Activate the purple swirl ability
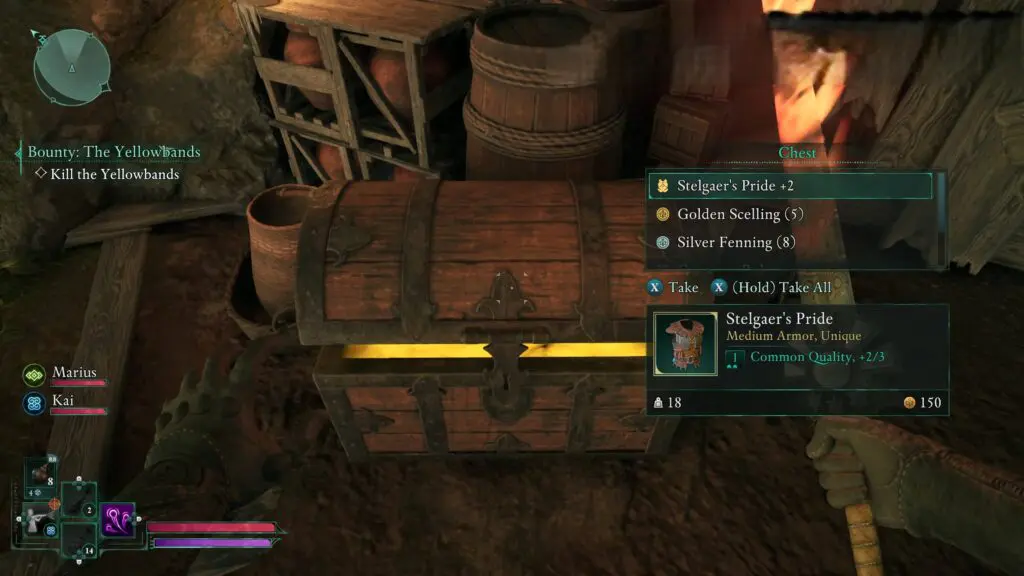Screen dimensions: 1024x576 click(117, 521)
